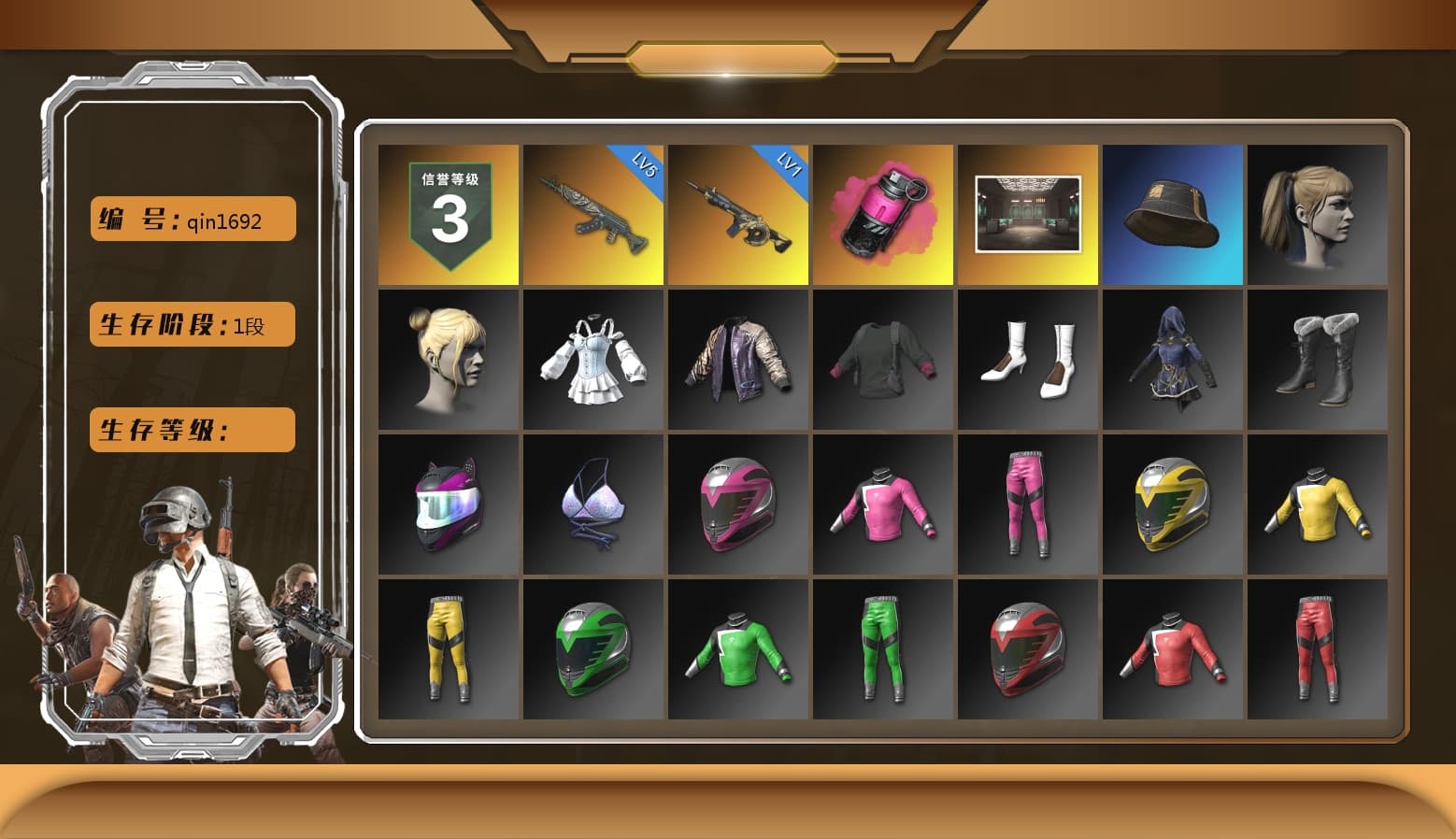
Task: Select the hooded blue outfit item
Action: coord(1173,360)
